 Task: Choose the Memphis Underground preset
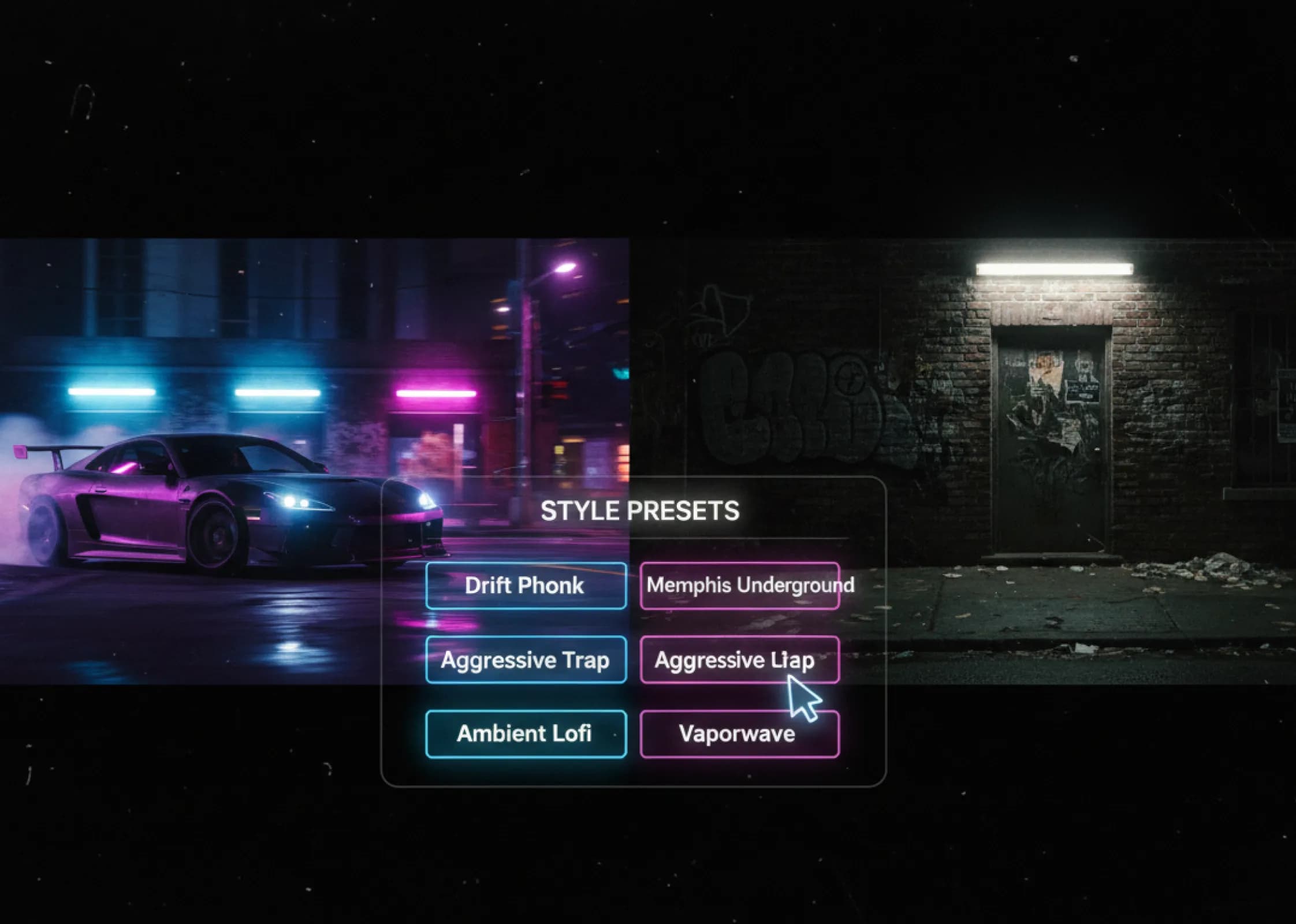pyautogui.click(x=740, y=586)
